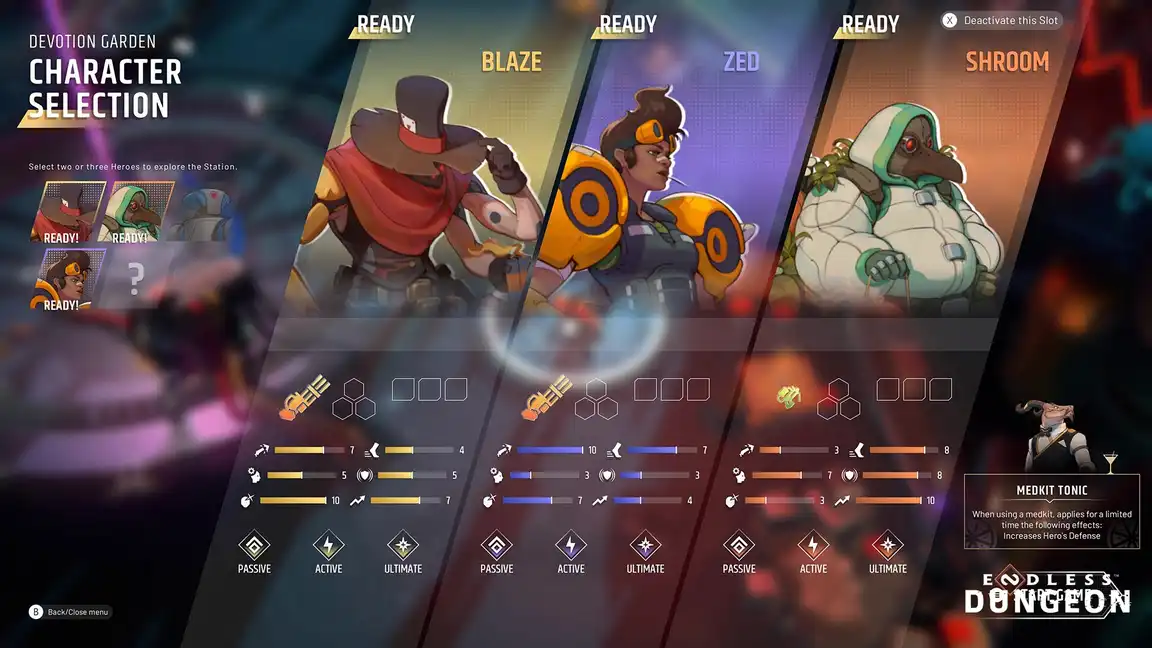View Blaze's Passive skill
This screenshot has width=1152, height=648.
[254, 546]
